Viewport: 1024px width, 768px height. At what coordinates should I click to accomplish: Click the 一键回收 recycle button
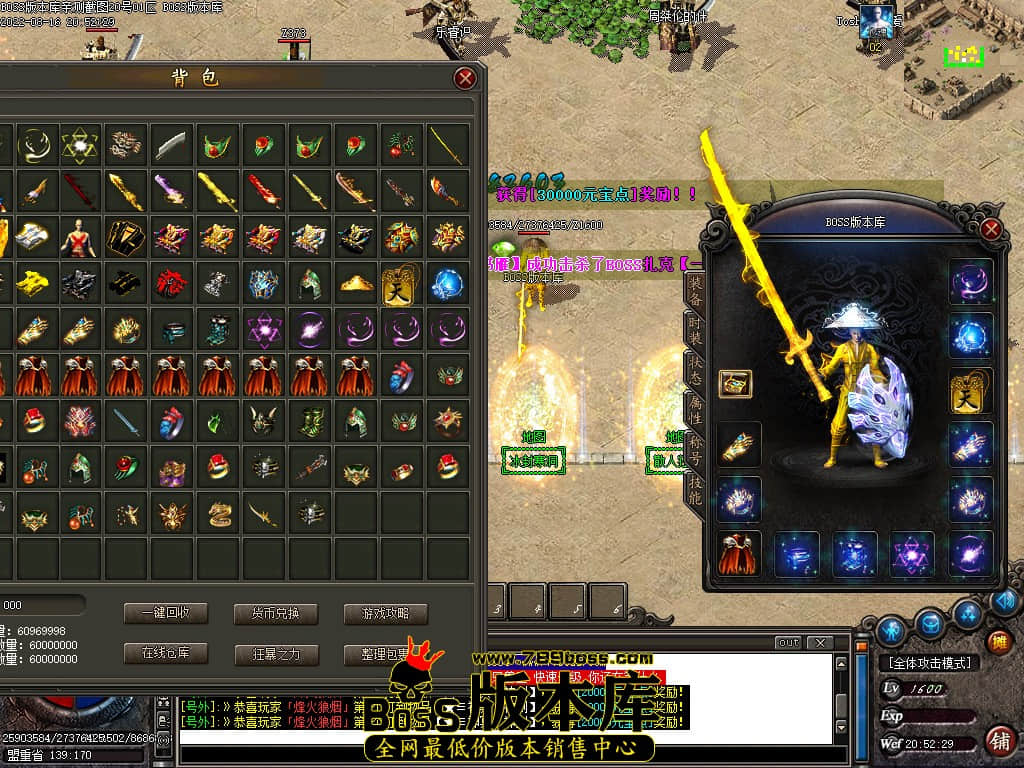[x=165, y=613]
